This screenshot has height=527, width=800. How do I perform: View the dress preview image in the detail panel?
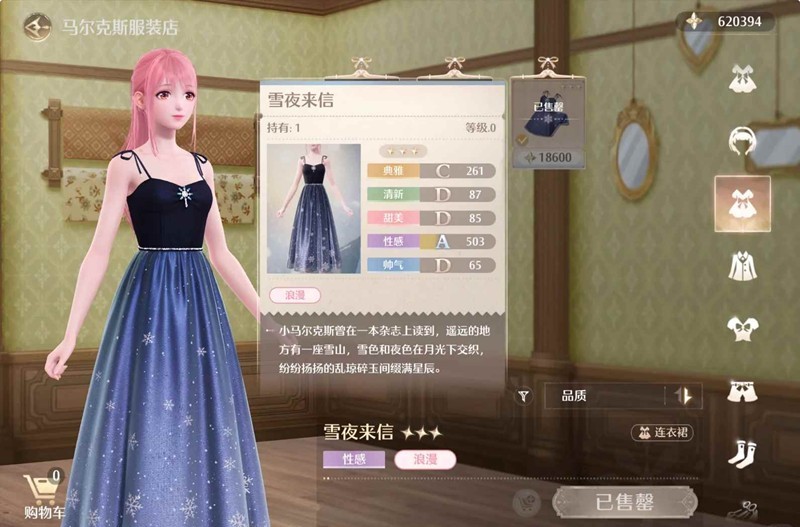point(313,209)
